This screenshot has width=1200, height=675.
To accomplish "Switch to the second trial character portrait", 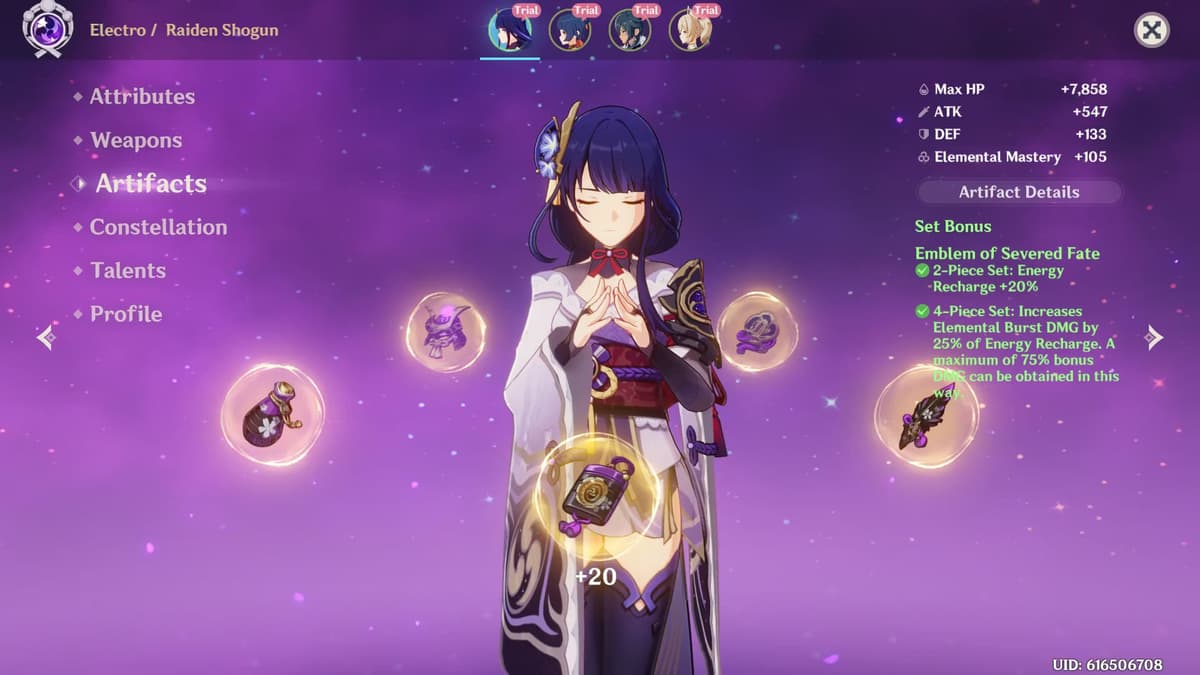I will 570,30.
